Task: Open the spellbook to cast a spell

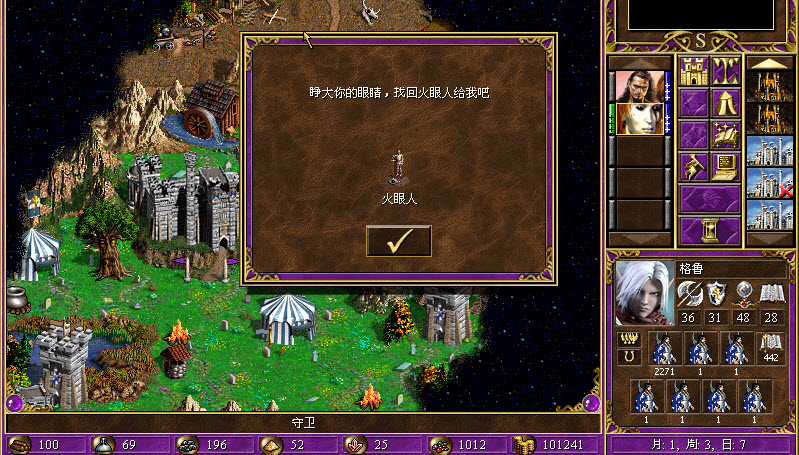Action: [x=725, y=134]
